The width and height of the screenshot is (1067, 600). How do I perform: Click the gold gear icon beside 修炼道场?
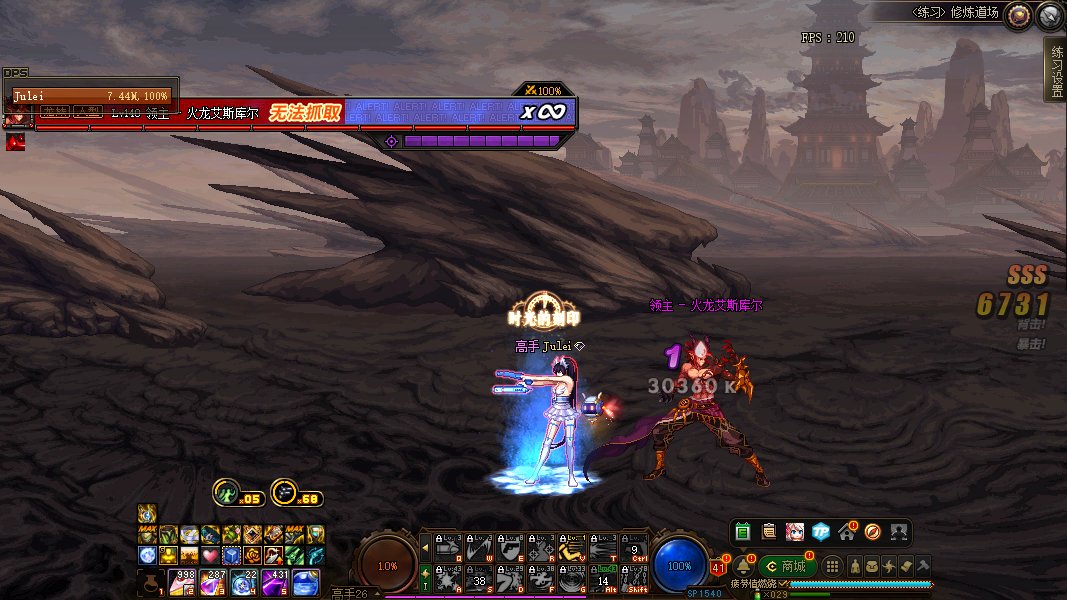click(1018, 14)
